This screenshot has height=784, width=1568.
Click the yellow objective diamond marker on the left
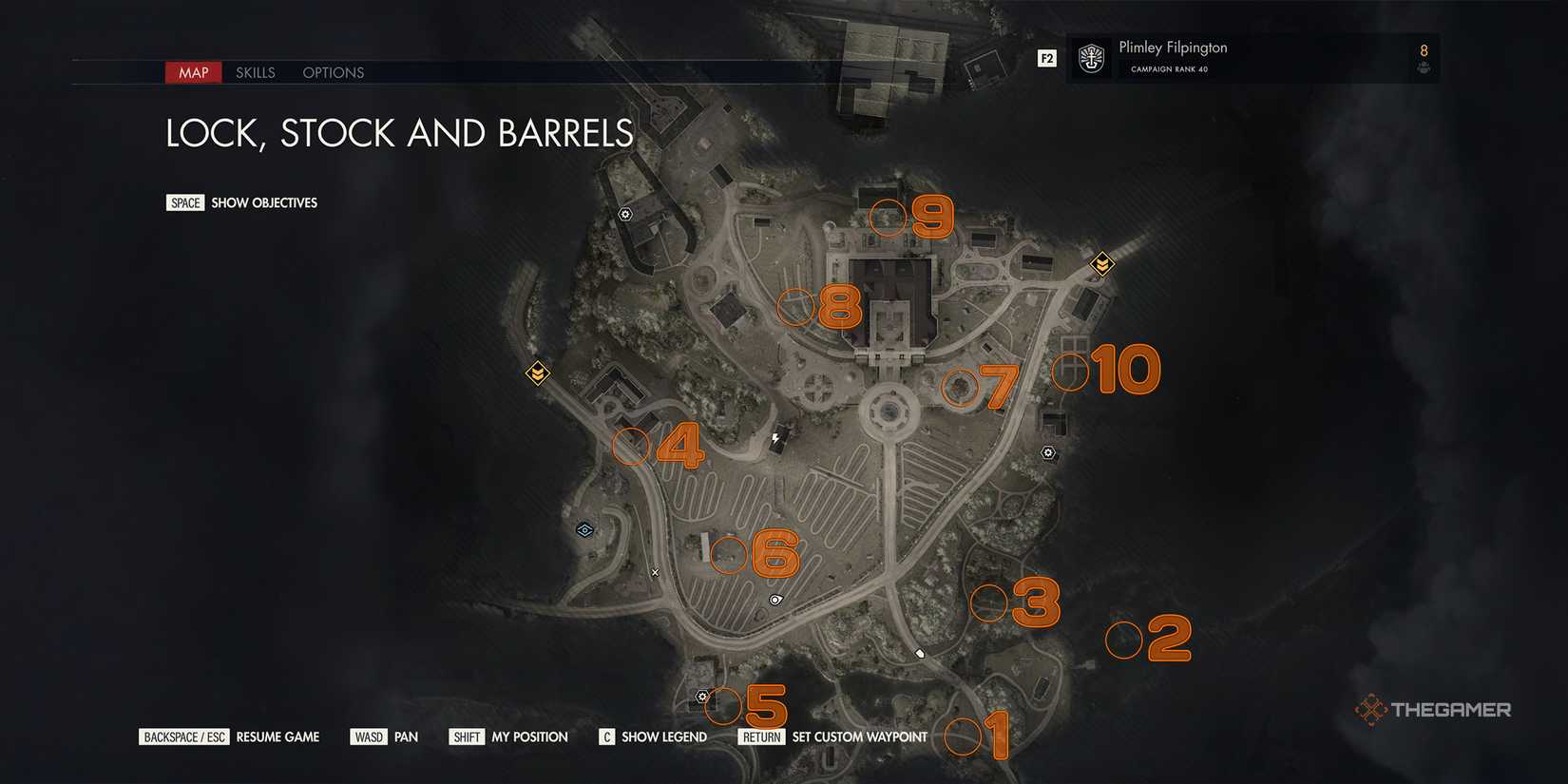pyautogui.click(x=537, y=374)
